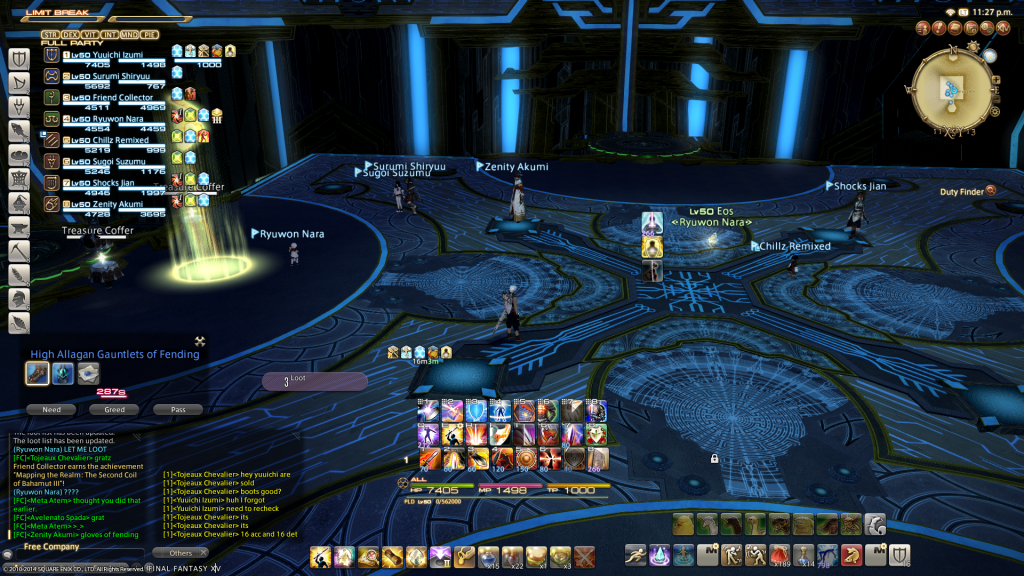Select the gauntlets item in the loot list
Viewport: 1024px width, 576px height.
coord(37,373)
